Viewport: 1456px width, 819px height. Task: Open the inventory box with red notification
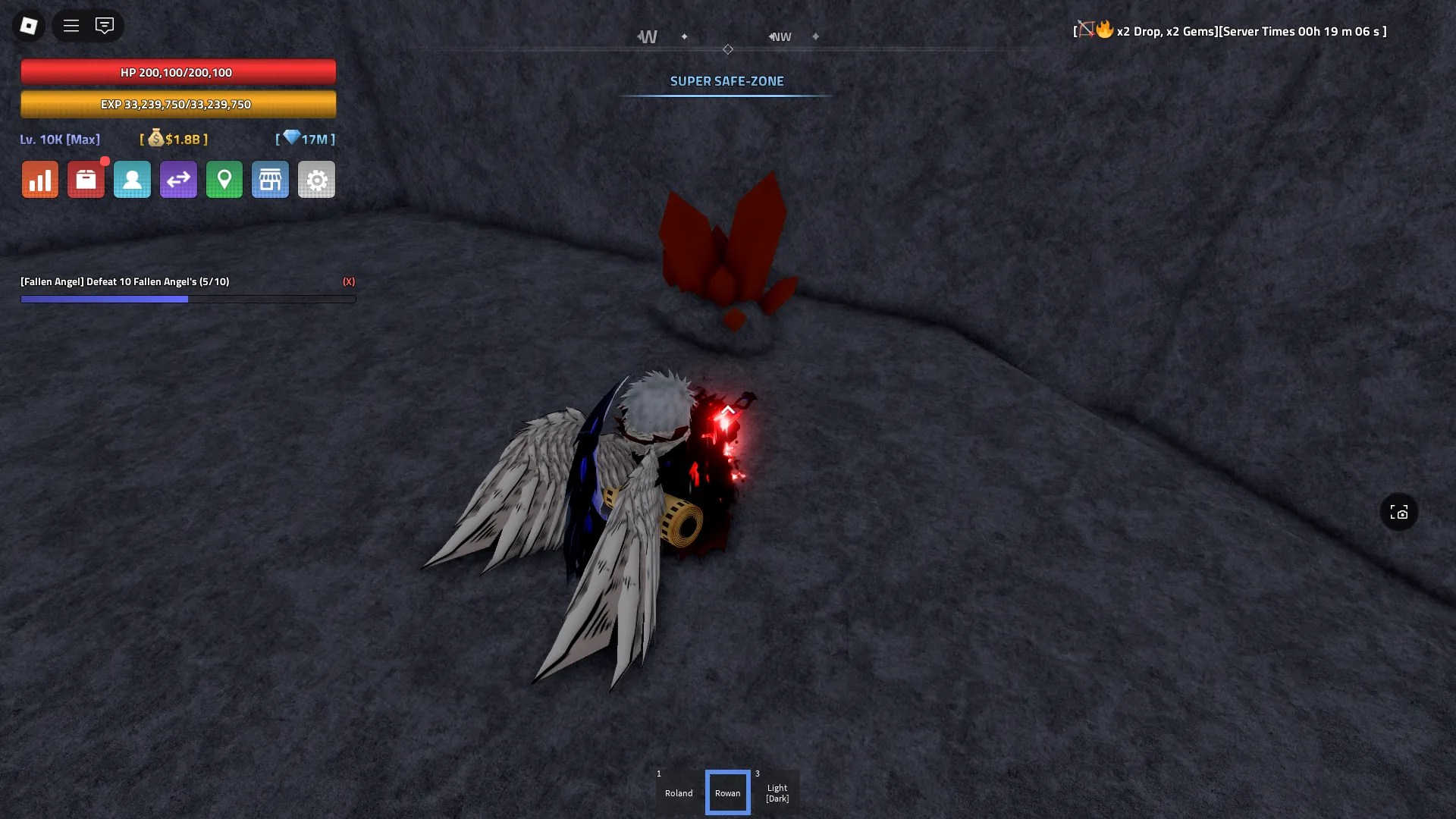point(86,179)
